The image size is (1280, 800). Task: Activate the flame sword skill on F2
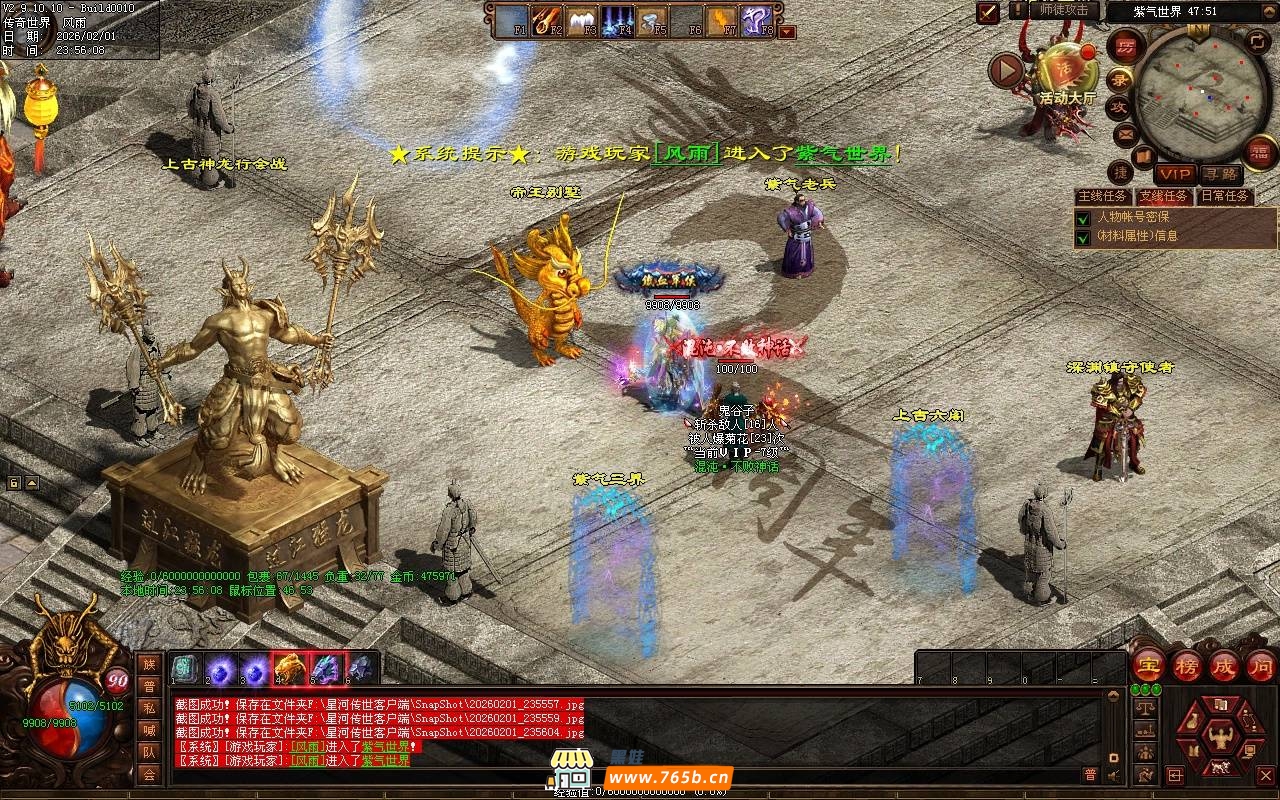(547, 18)
